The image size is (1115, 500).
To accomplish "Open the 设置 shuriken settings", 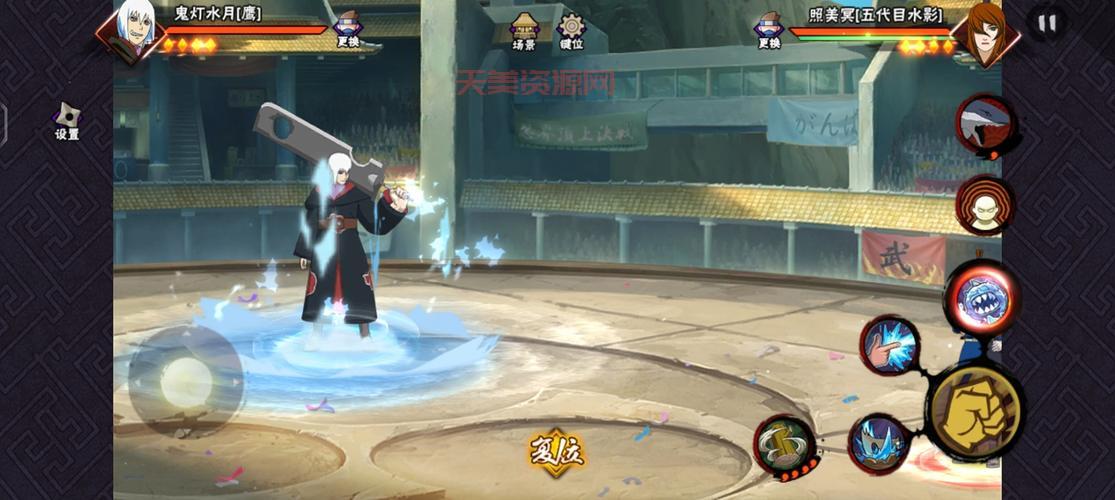I will [x=67, y=121].
